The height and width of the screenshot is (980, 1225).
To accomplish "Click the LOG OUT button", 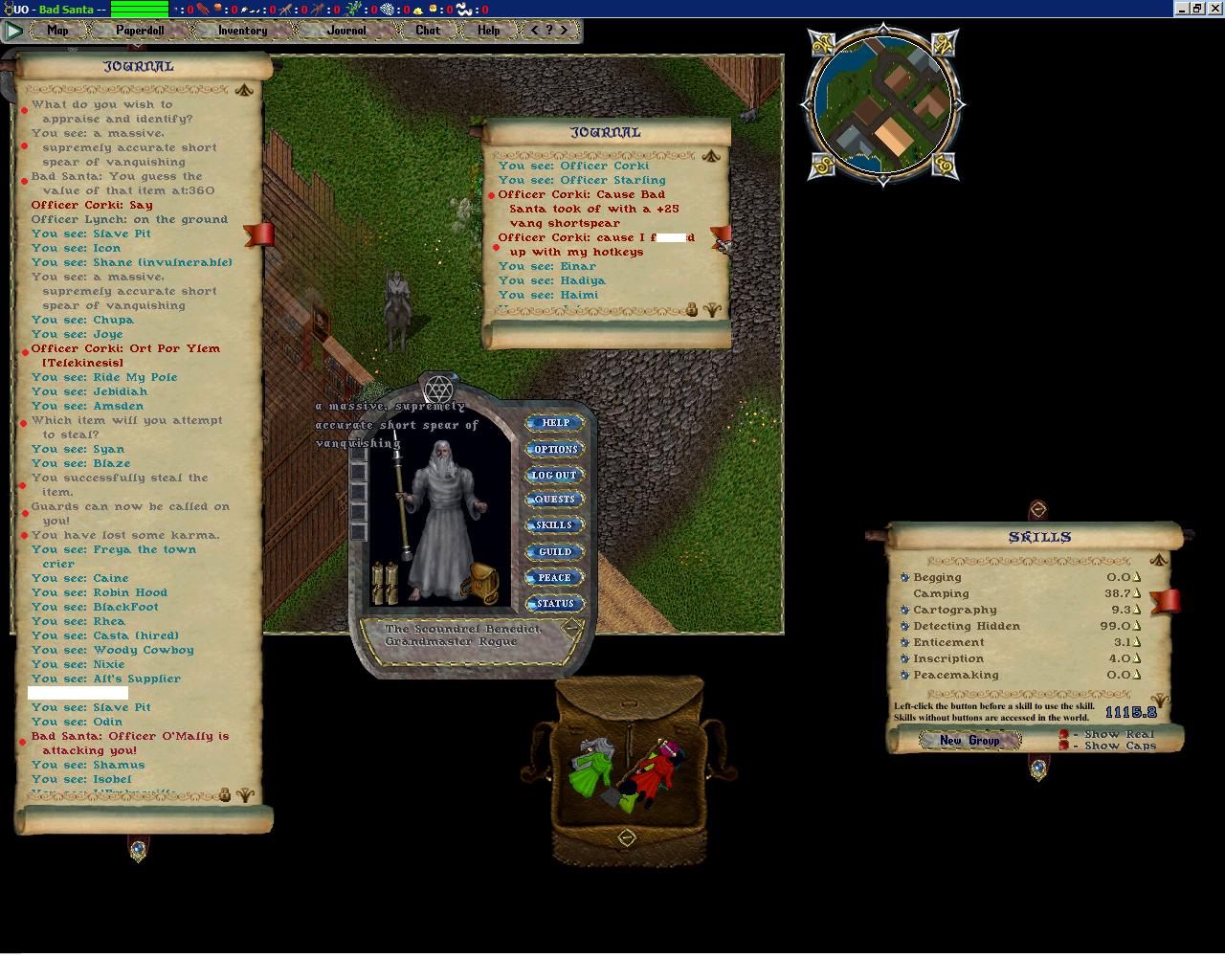I will click(x=555, y=475).
